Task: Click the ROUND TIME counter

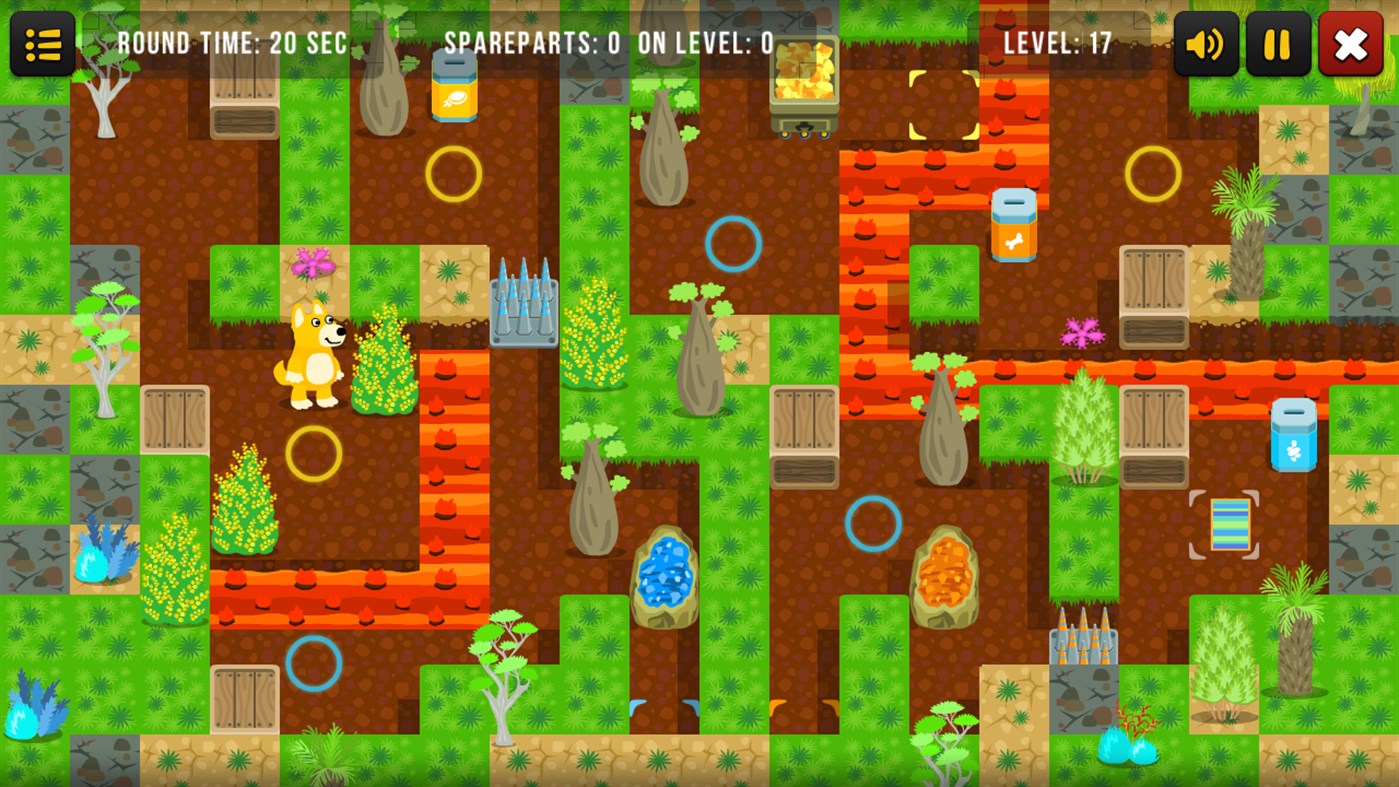Action: point(232,43)
